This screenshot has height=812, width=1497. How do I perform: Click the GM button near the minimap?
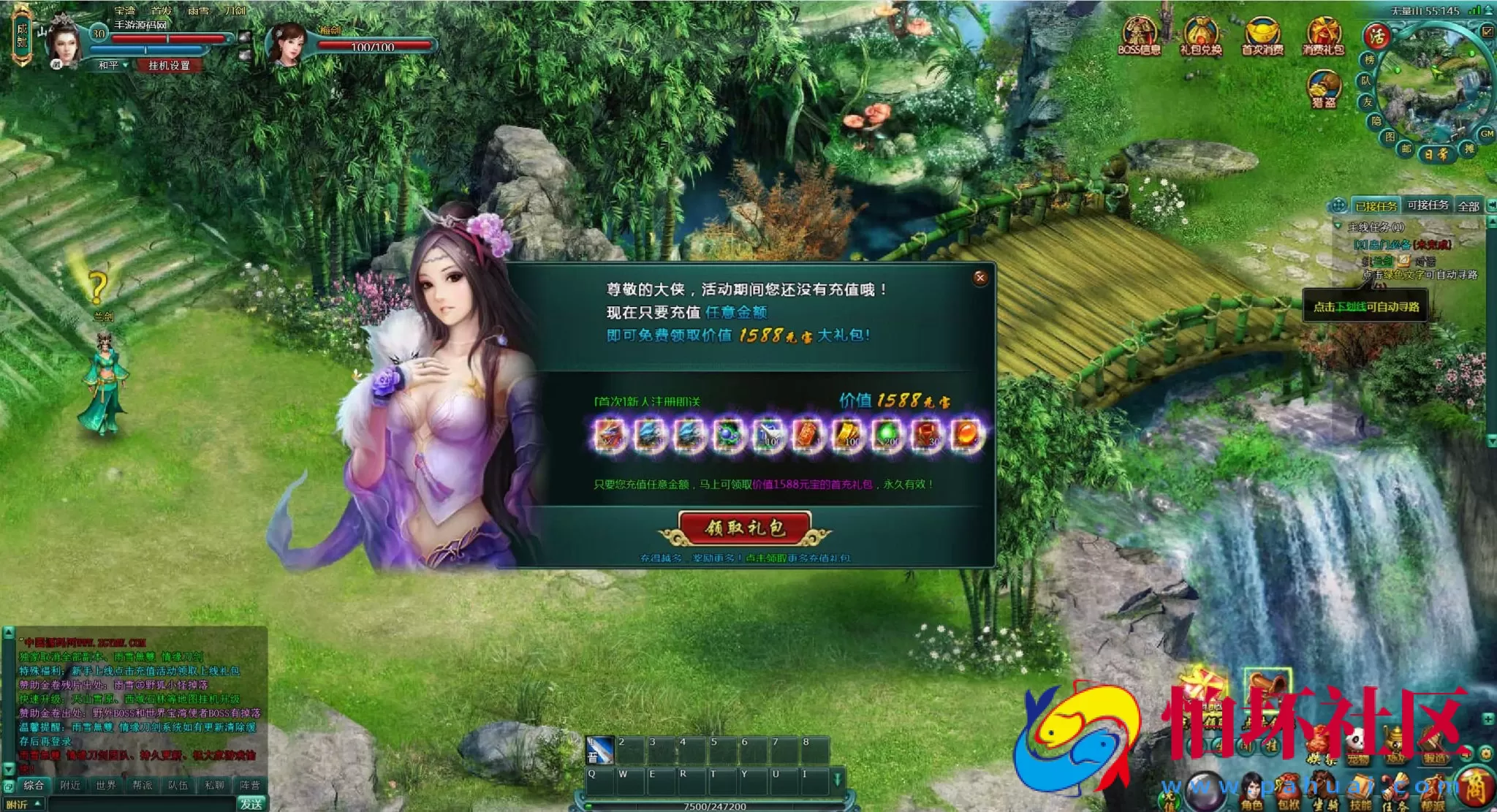(1486, 134)
